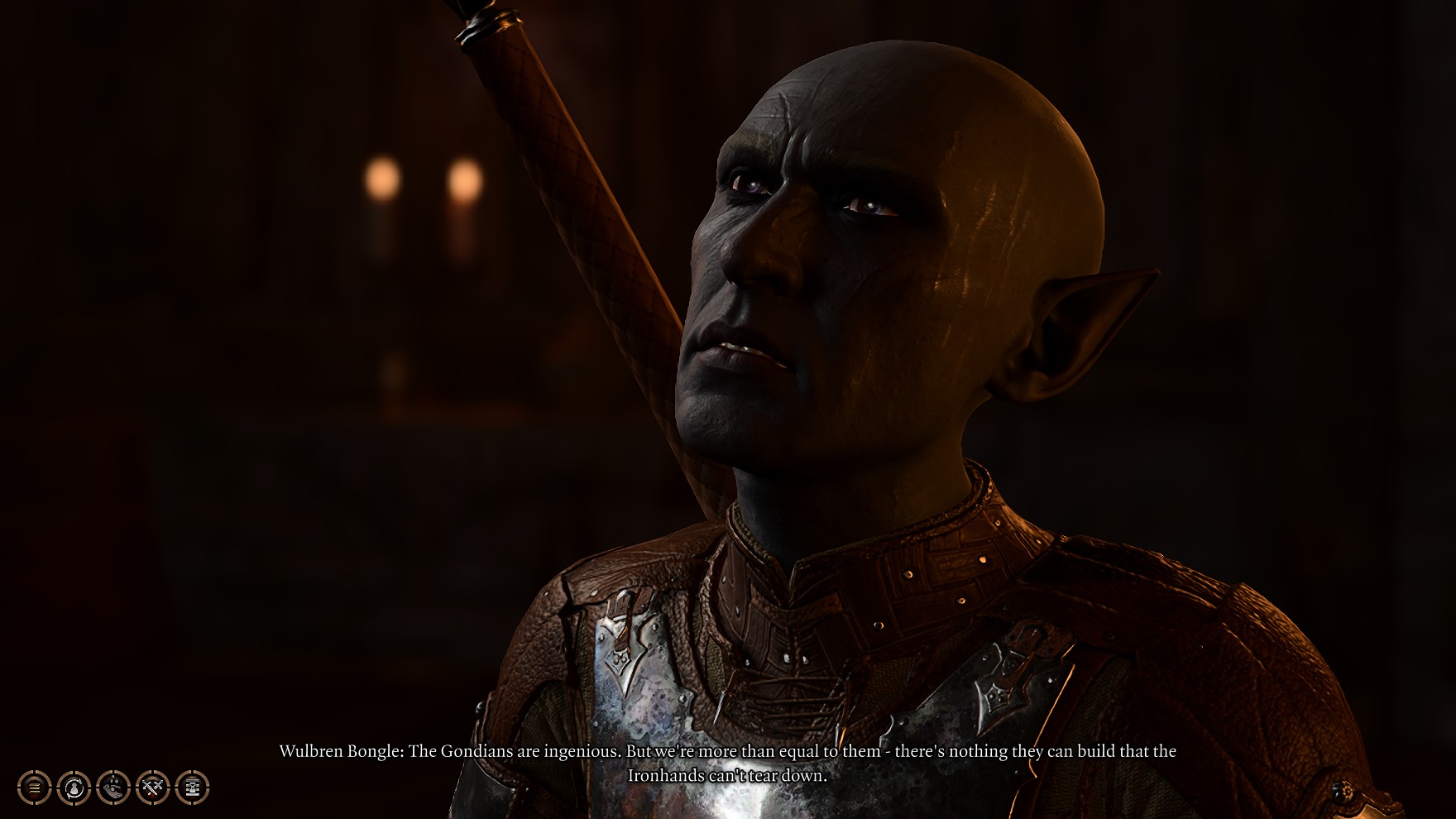1456x819 pixels.
Task: Click the crossed swords attack icon
Action: [x=153, y=788]
